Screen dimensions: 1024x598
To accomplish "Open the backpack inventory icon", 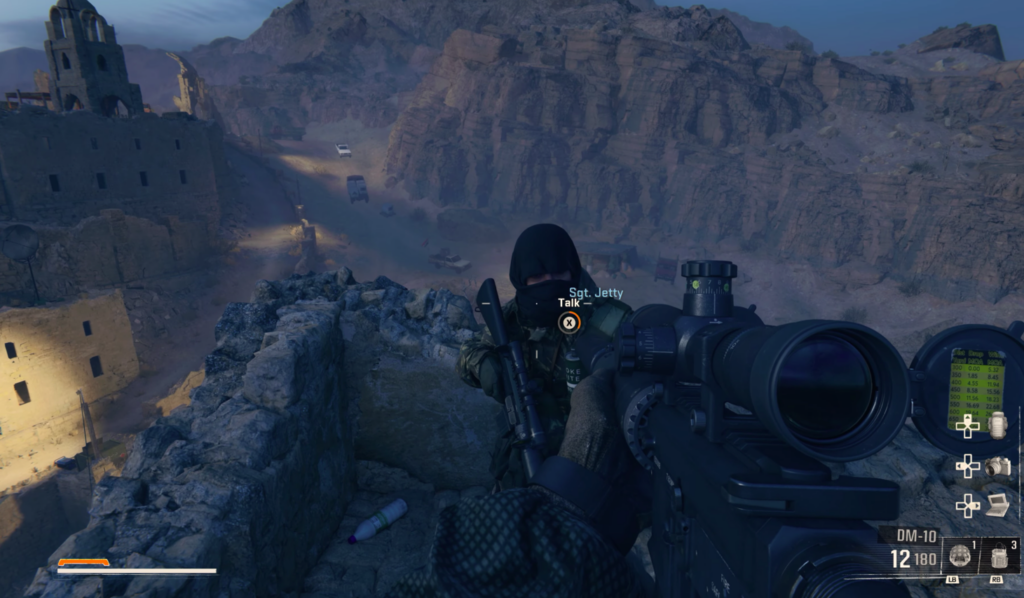I will [997, 425].
